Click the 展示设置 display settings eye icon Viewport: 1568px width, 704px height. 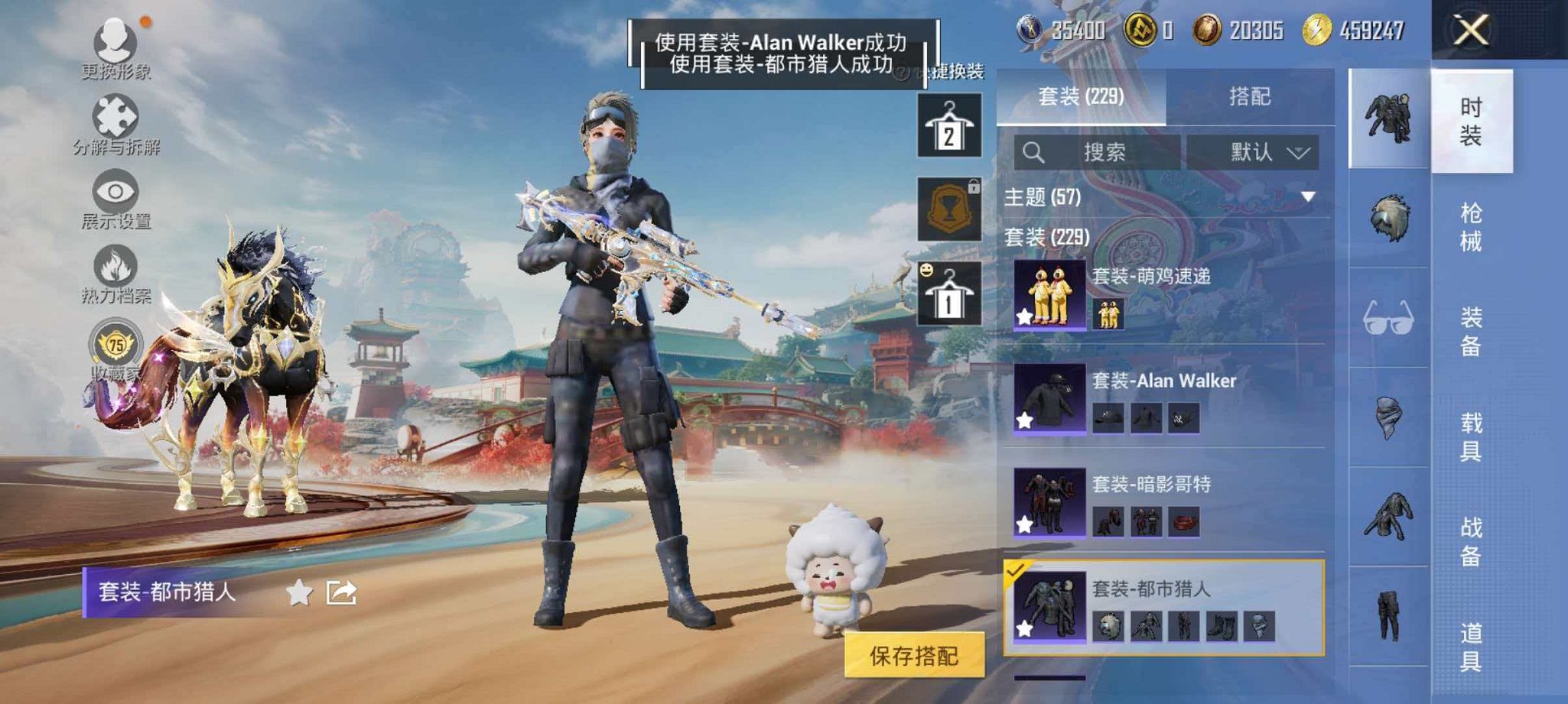(x=115, y=191)
